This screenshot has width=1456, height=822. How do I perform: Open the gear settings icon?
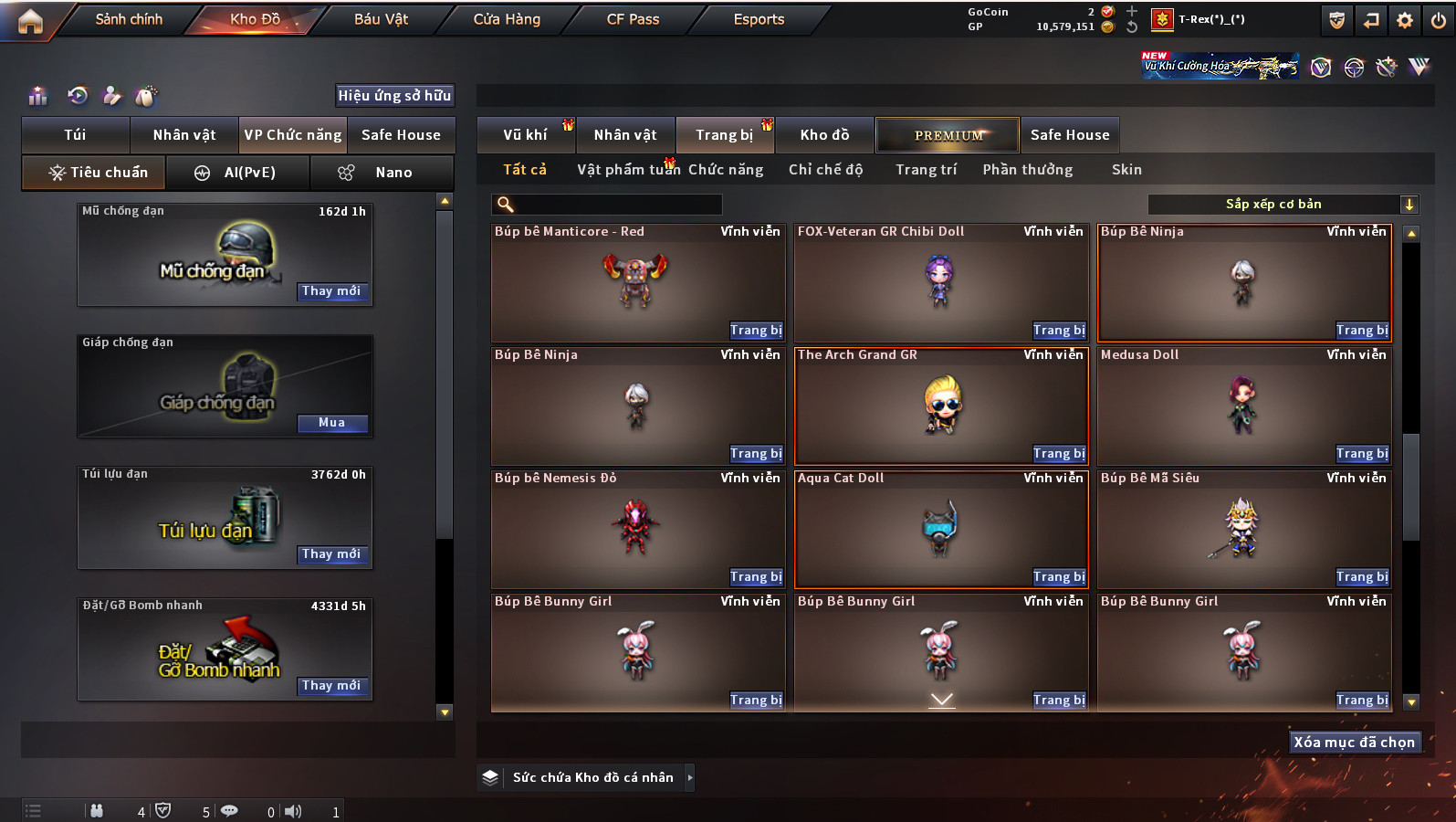(x=1405, y=20)
